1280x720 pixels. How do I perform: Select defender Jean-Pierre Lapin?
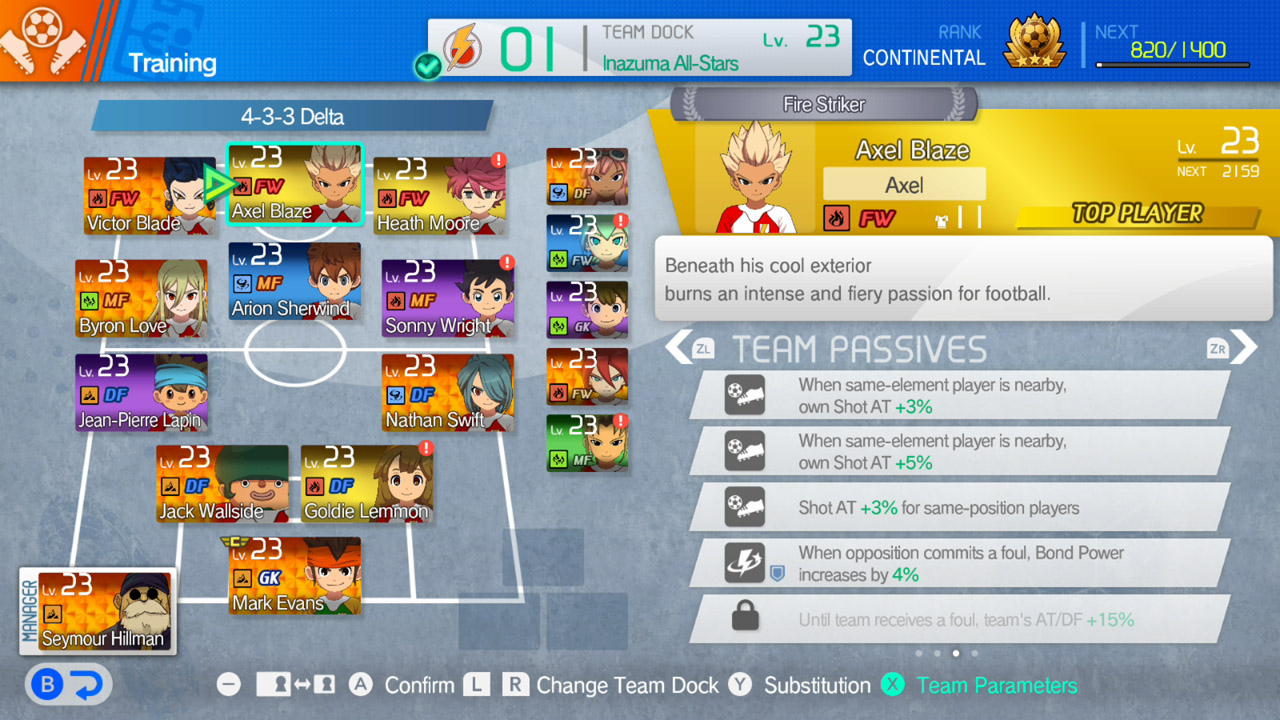click(141, 392)
